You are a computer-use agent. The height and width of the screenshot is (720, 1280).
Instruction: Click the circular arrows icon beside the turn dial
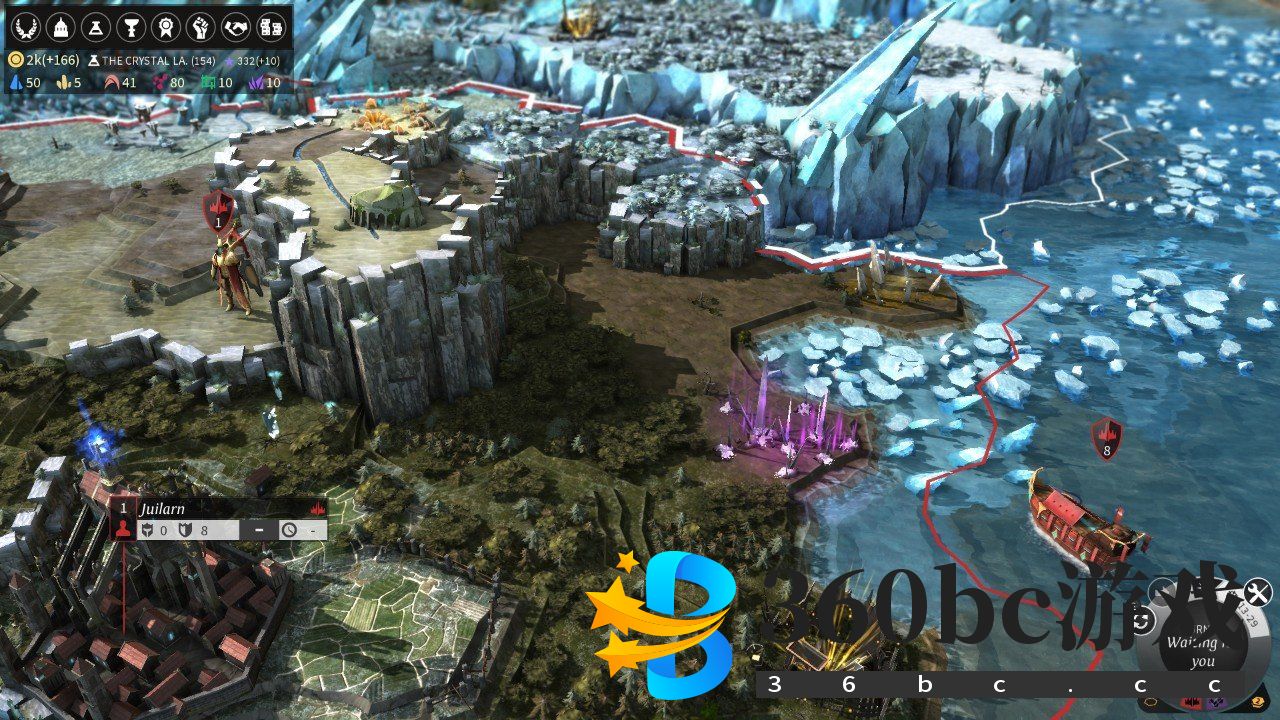coord(1142,622)
